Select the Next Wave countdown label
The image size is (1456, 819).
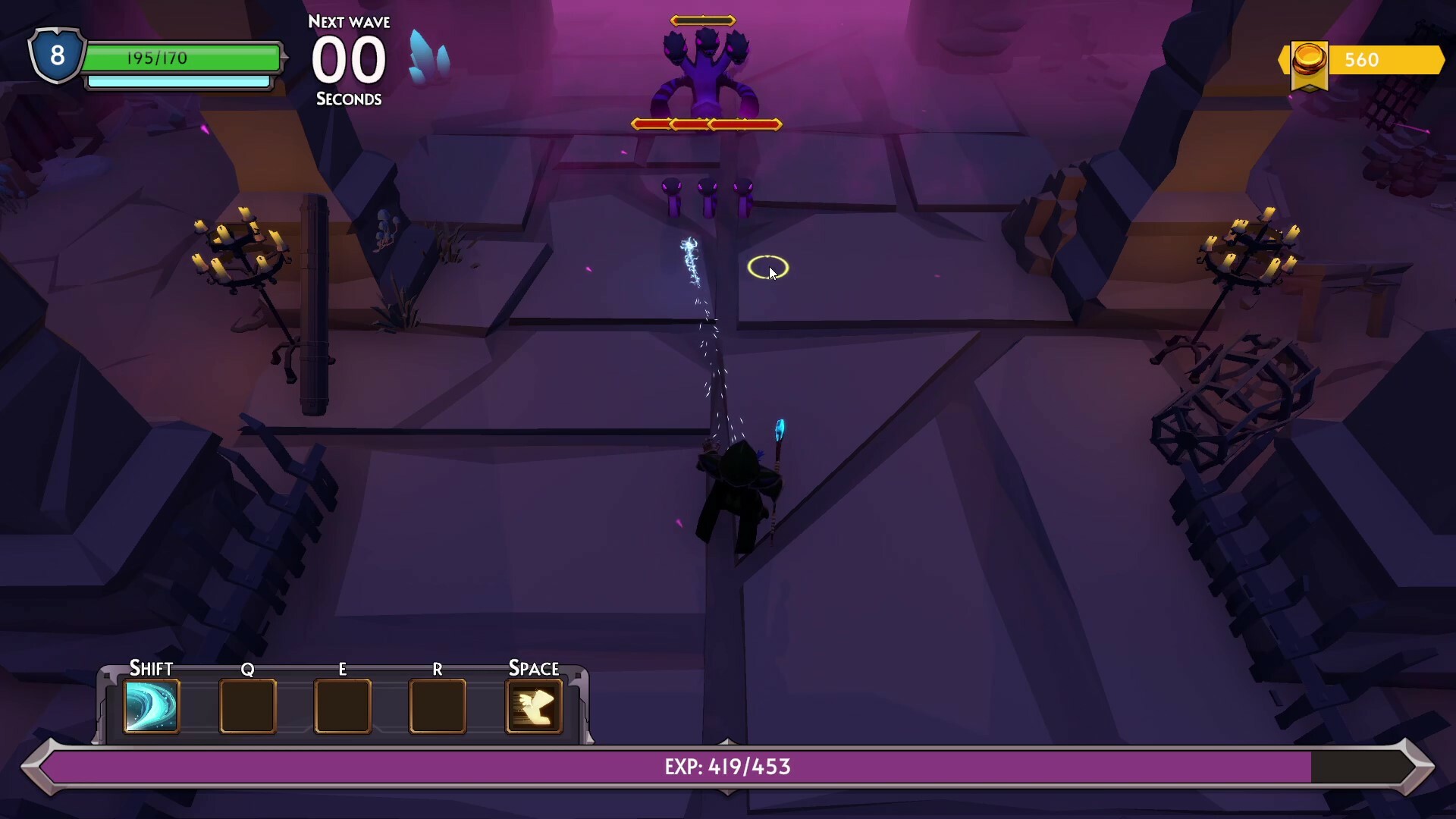(x=350, y=21)
